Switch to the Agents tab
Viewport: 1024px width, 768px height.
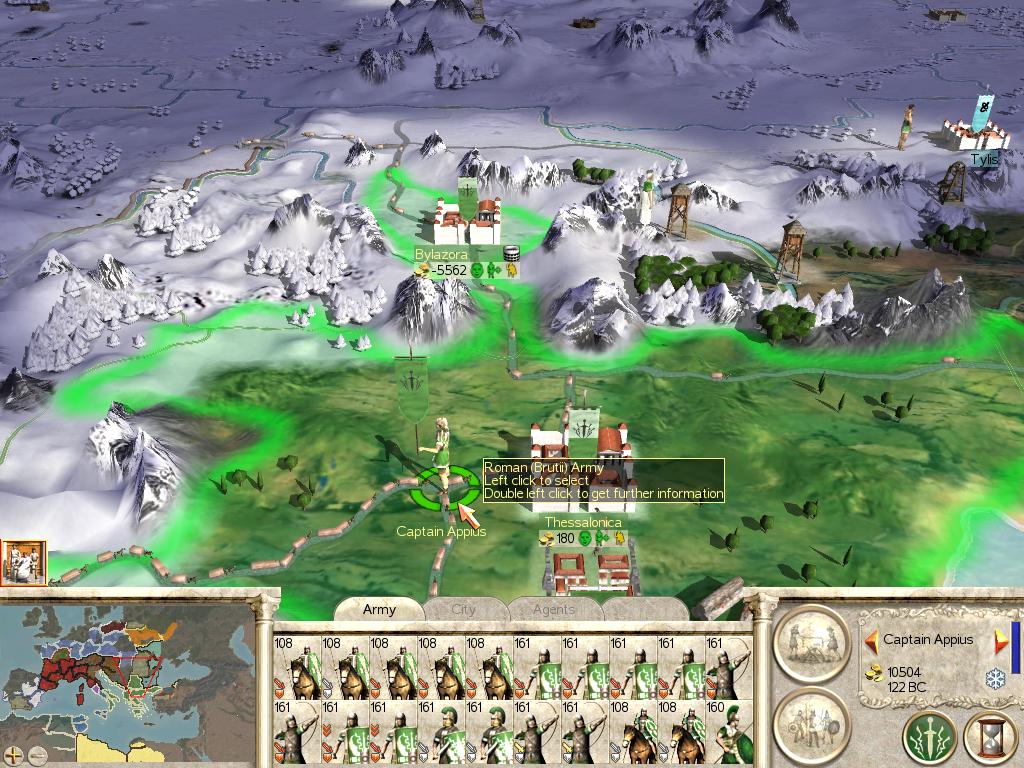[x=553, y=609]
